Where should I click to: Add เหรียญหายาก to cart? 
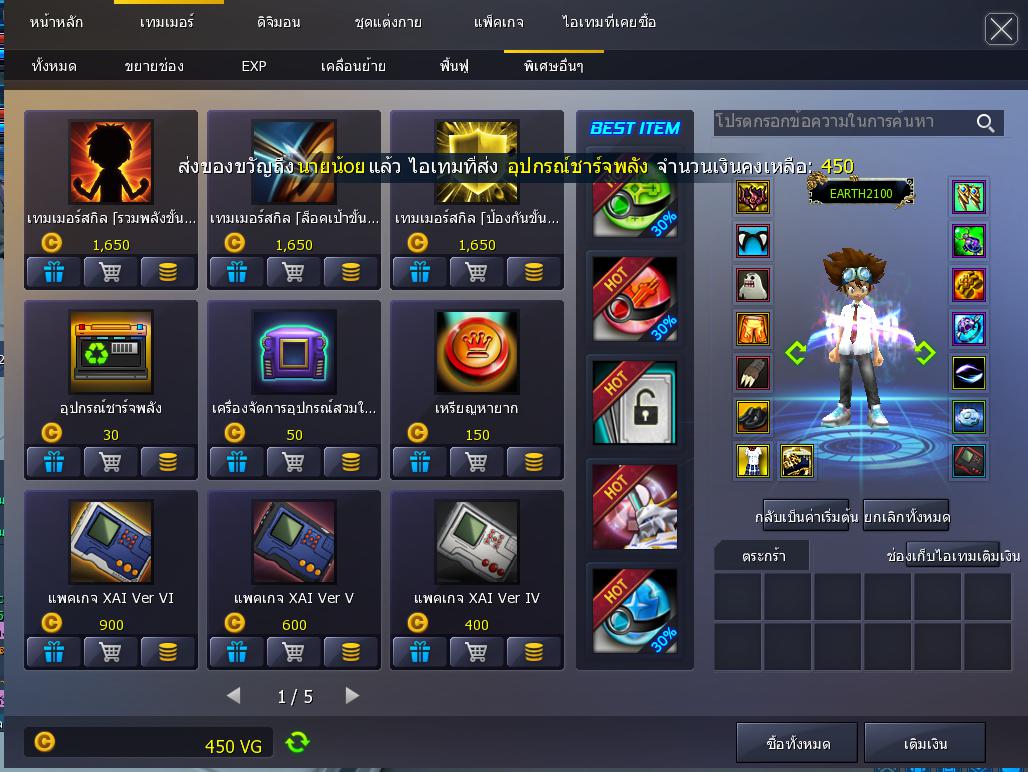click(x=477, y=462)
